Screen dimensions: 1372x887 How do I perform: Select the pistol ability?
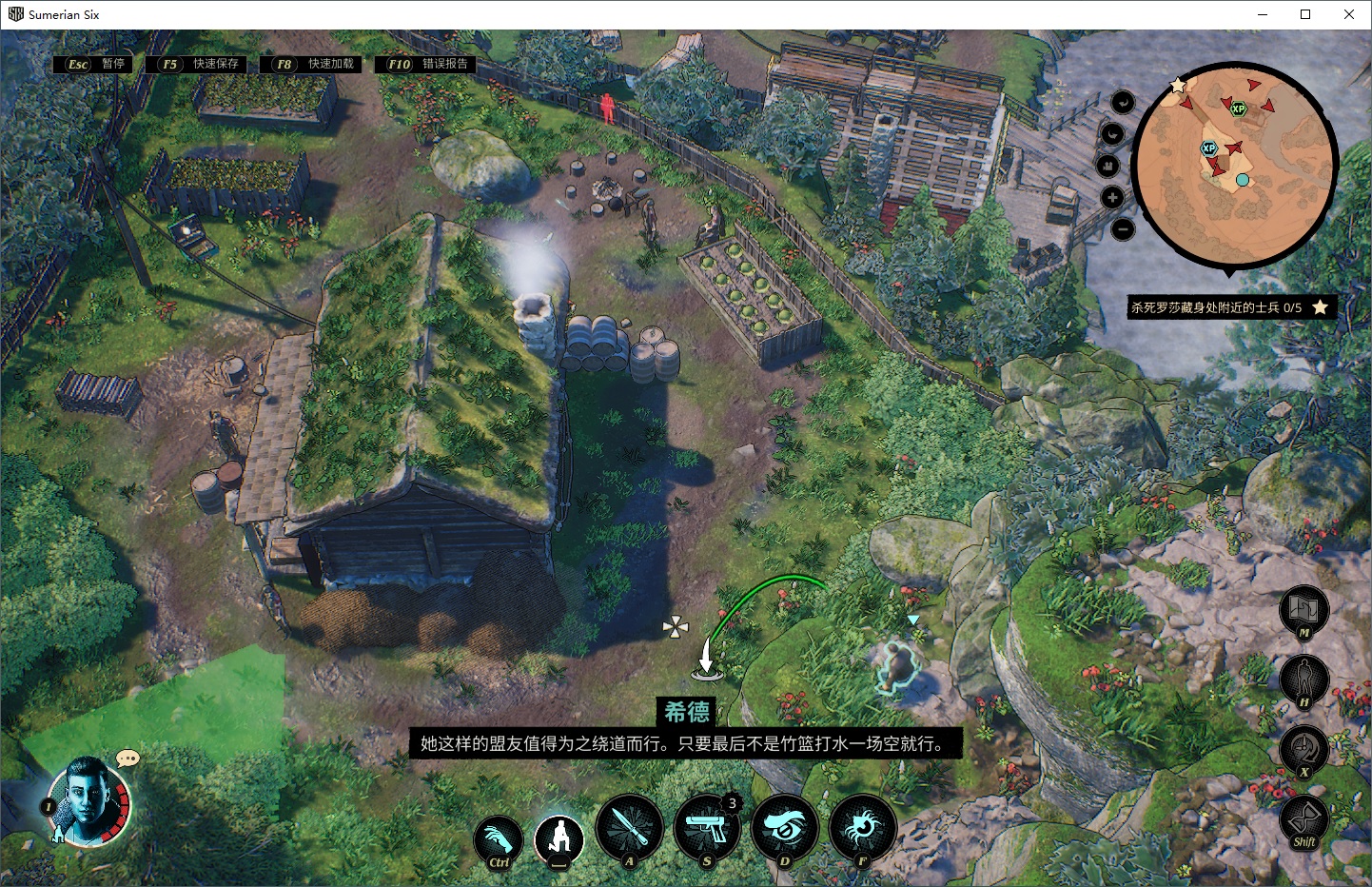(x=707, y=828)
